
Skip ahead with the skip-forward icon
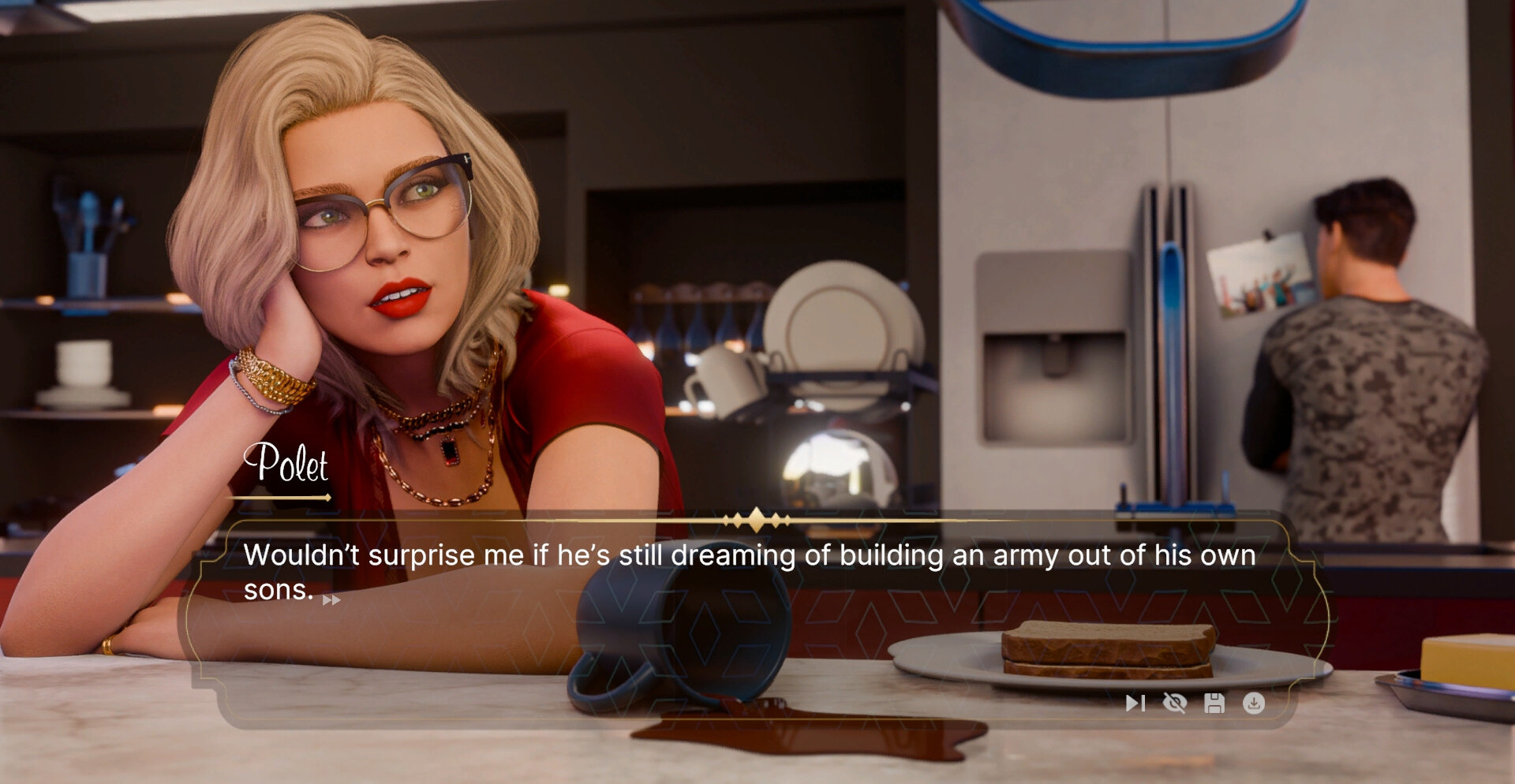1135,703
